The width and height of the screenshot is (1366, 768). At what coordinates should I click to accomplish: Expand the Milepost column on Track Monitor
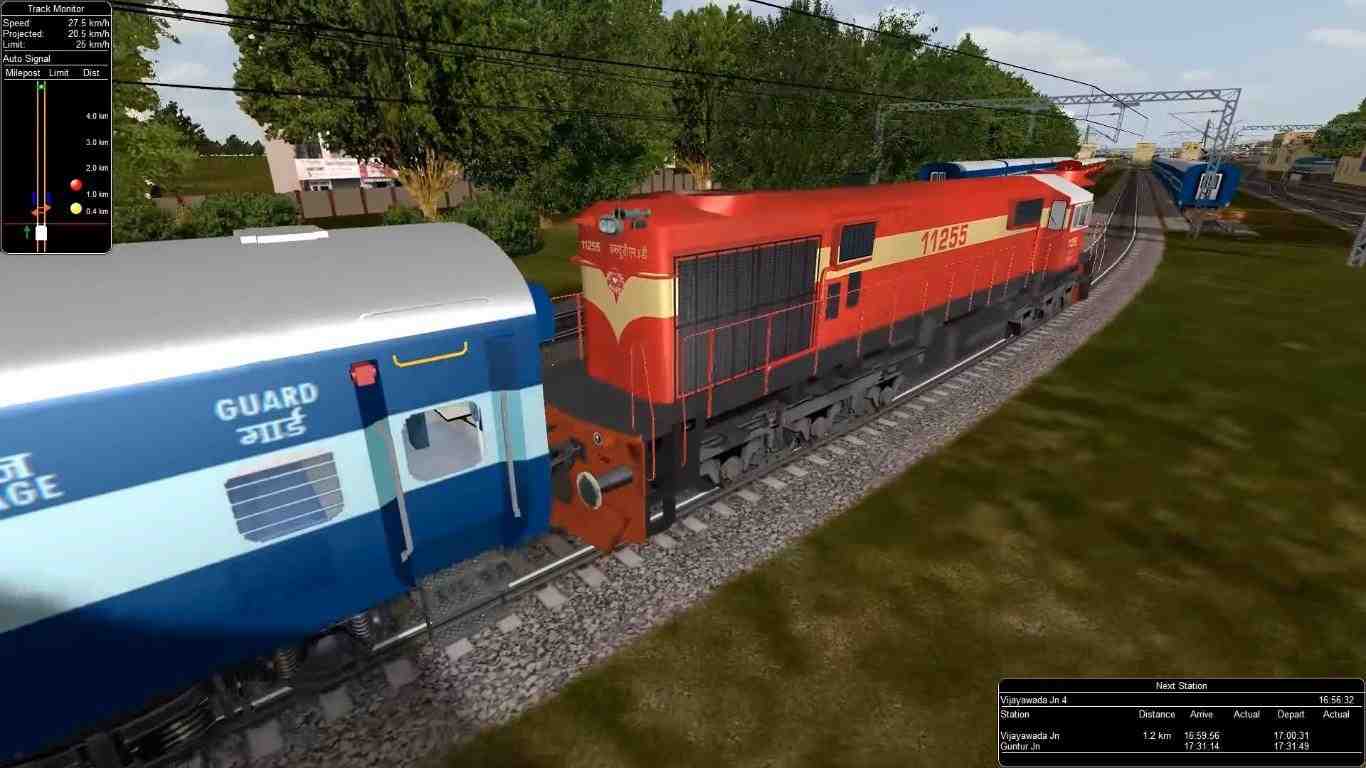21,73
